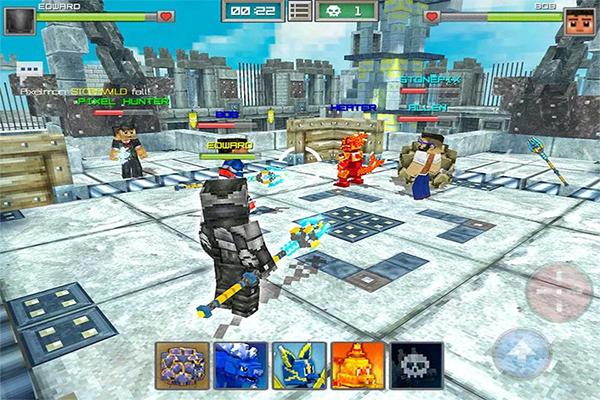Select the rock golem pixelmon slot

point(182,365)
